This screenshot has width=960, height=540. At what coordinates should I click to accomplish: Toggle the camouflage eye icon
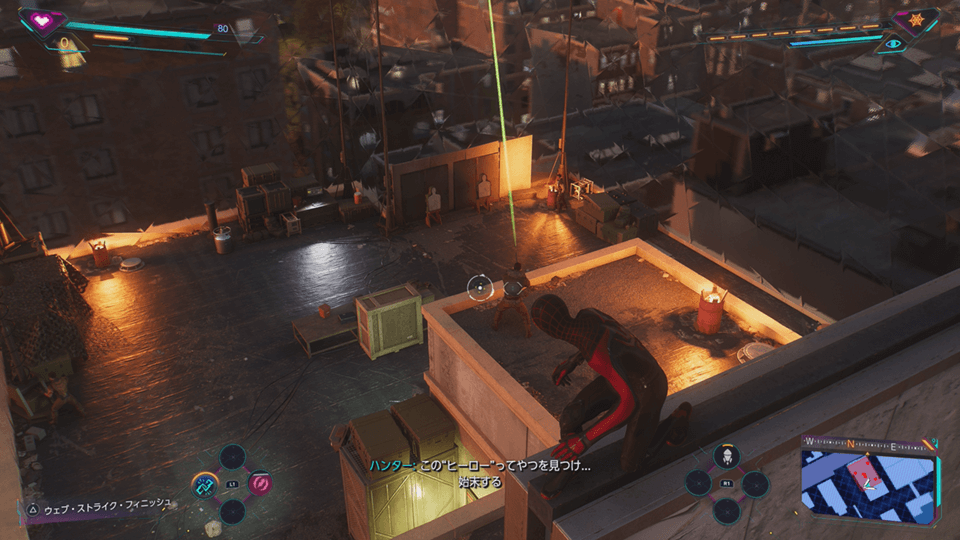891,43
